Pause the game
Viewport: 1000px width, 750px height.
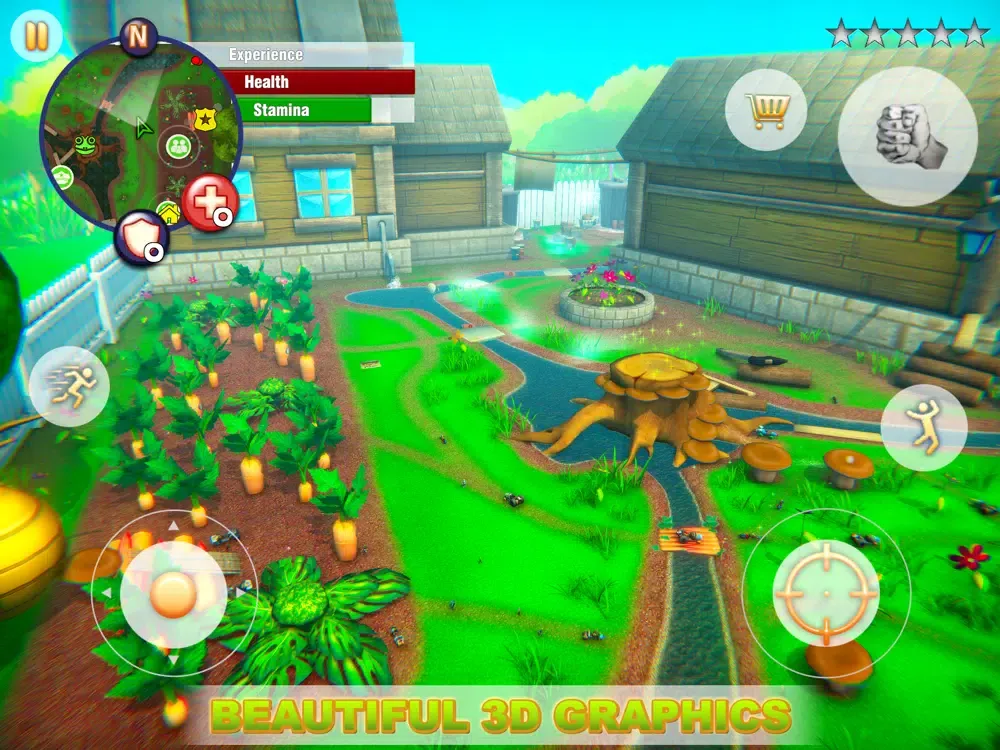[36, 36]
